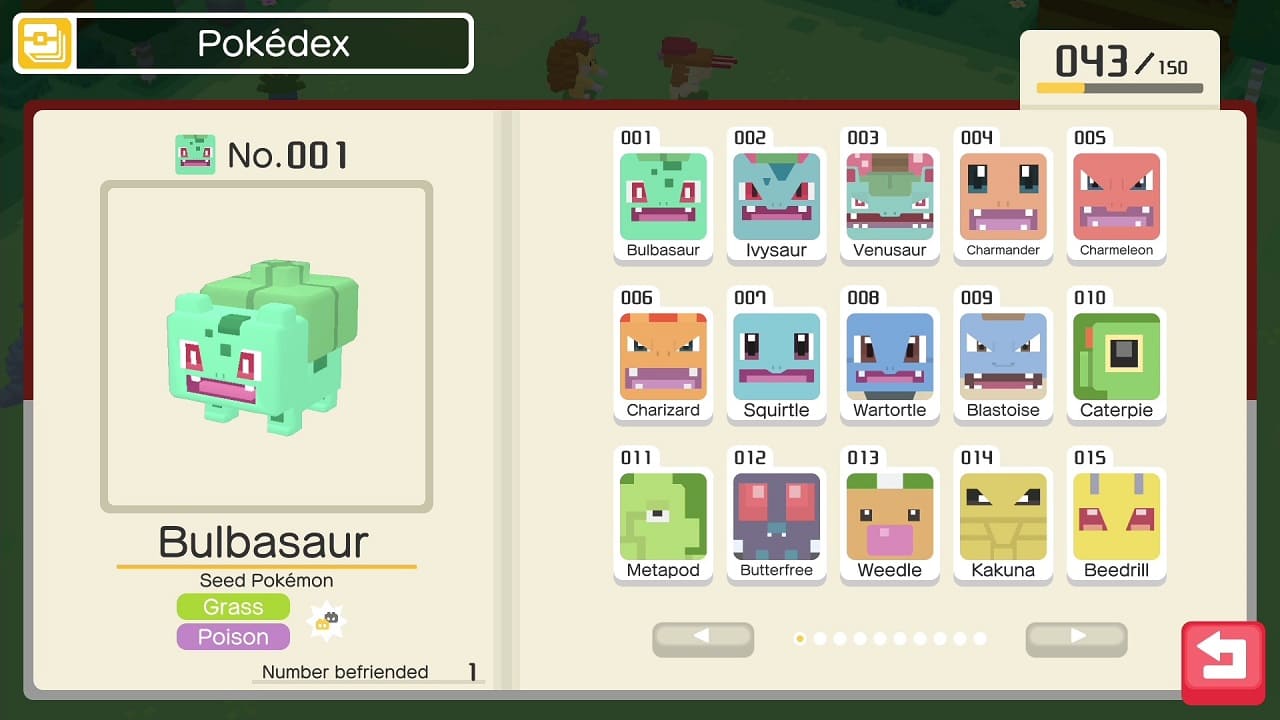Open the Caterpie entry
The width and height of the screenshot is (1280, 720).
pos(1117,357)
